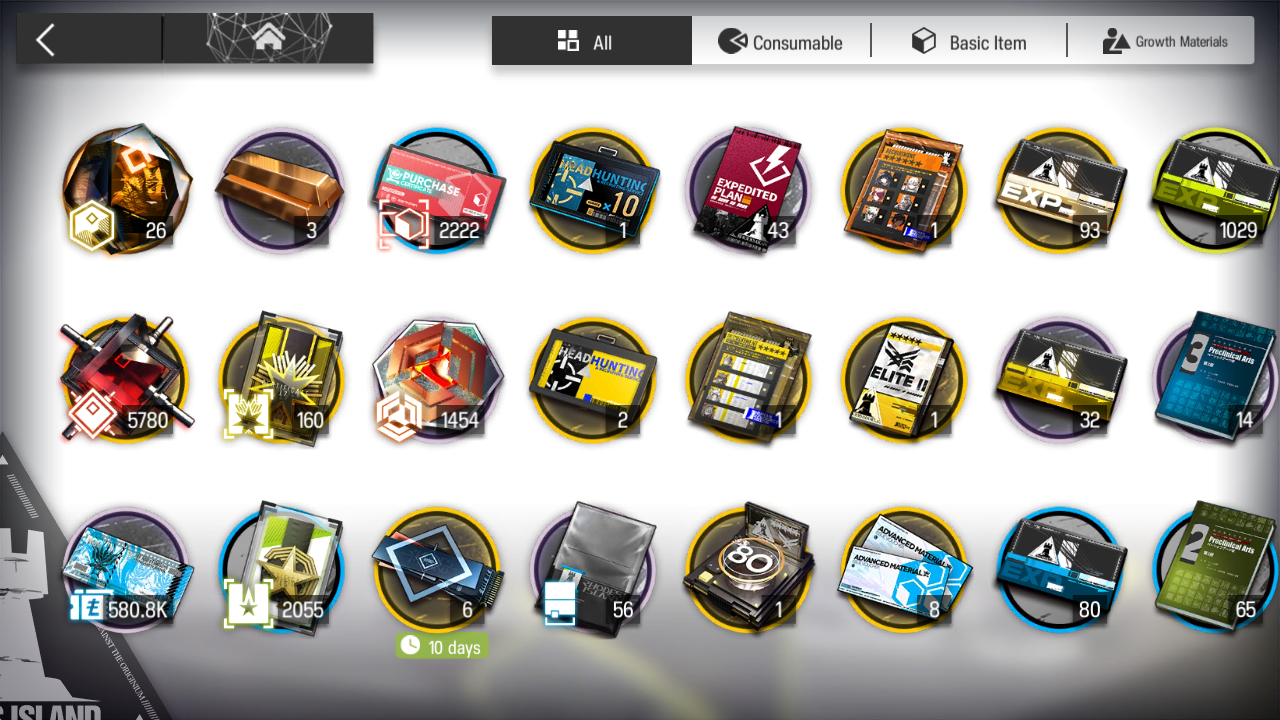Go back using the arrow button
The height and width of the screenshot is (720, 1280).
click(x=46, y=40)
